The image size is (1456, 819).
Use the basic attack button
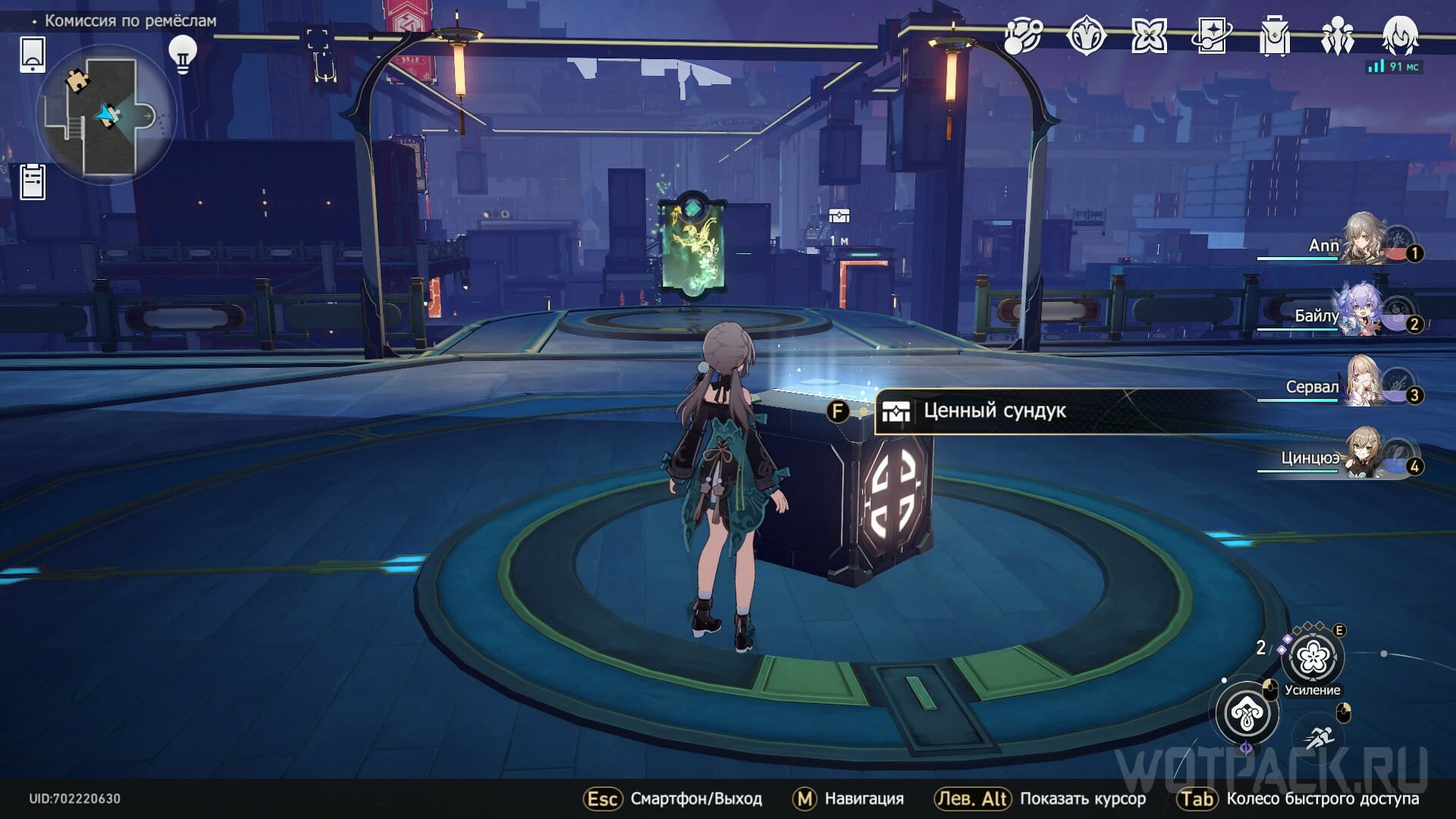point(1247,713)
